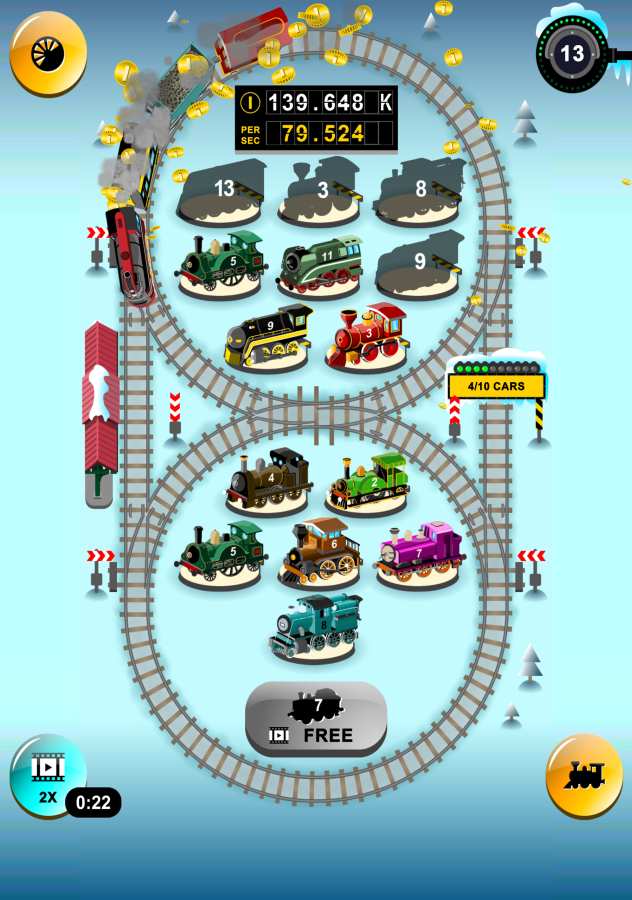Viewport: 632px width, 900px height.
Task: Select the brown level 4 locomotive
Action: coord(268,480)
